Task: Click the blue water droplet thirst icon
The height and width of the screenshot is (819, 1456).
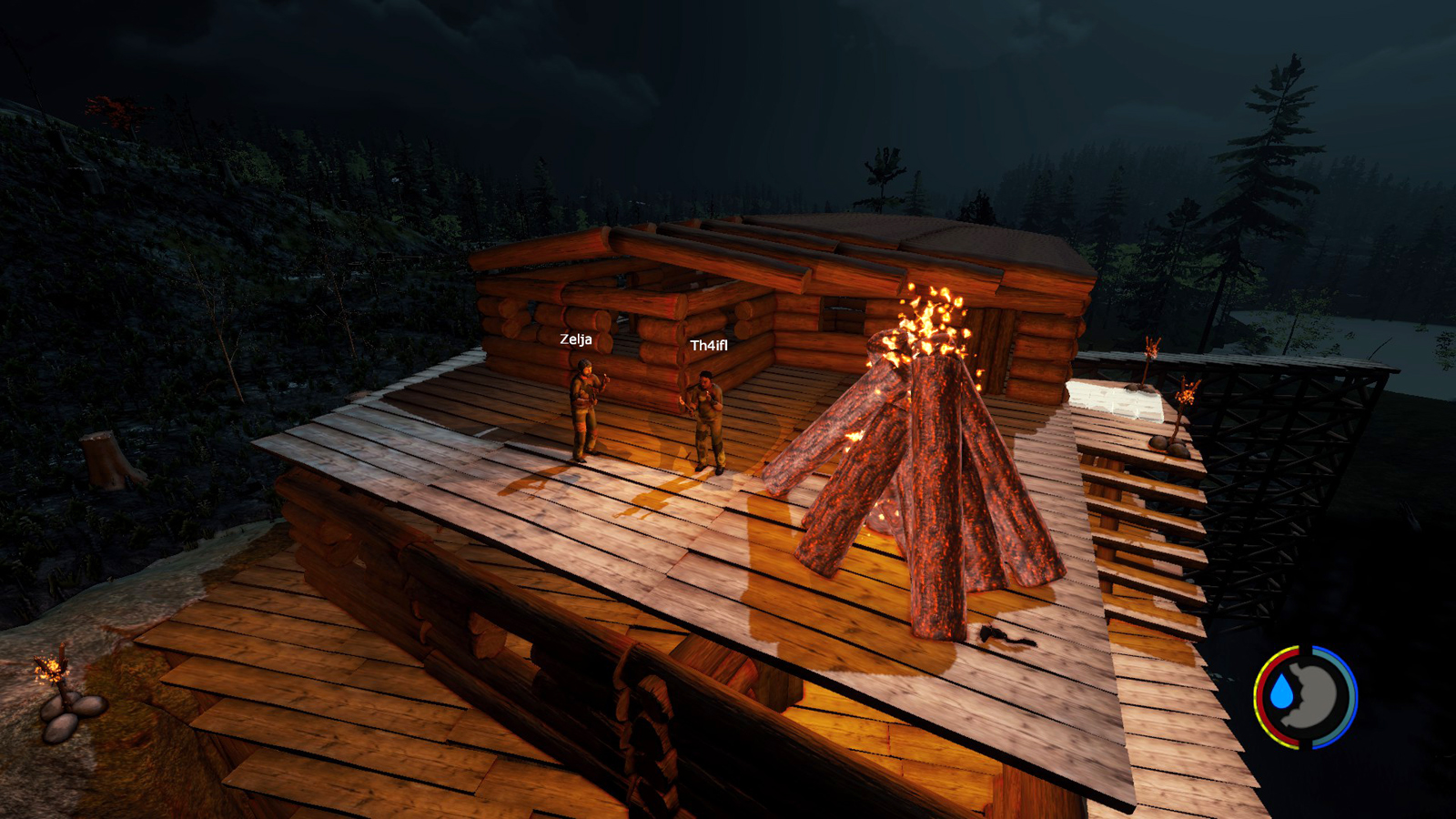Action: [1282, 693]
